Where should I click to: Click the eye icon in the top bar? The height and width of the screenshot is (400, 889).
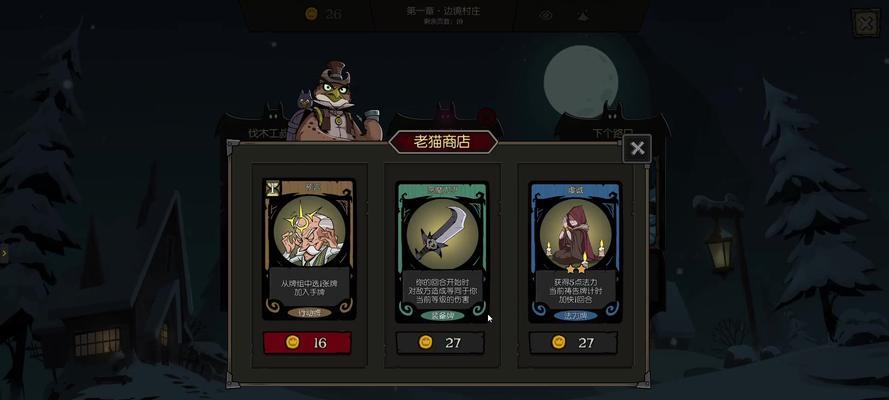click(x=546, y=15)
